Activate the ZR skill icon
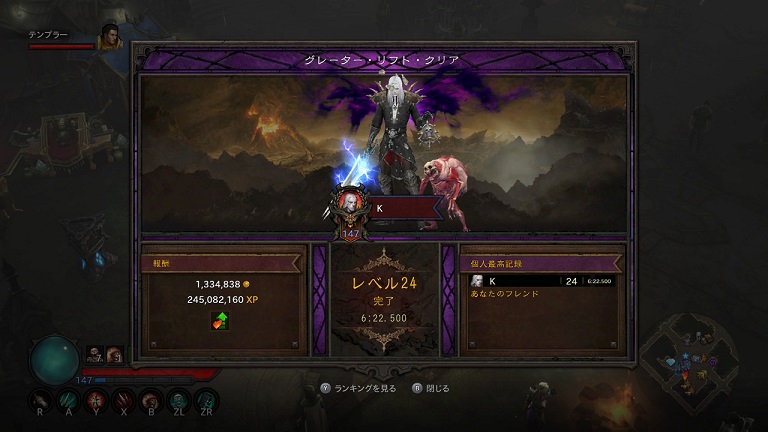The height and width of the screenshot is (432, 768). click(207, 399)
